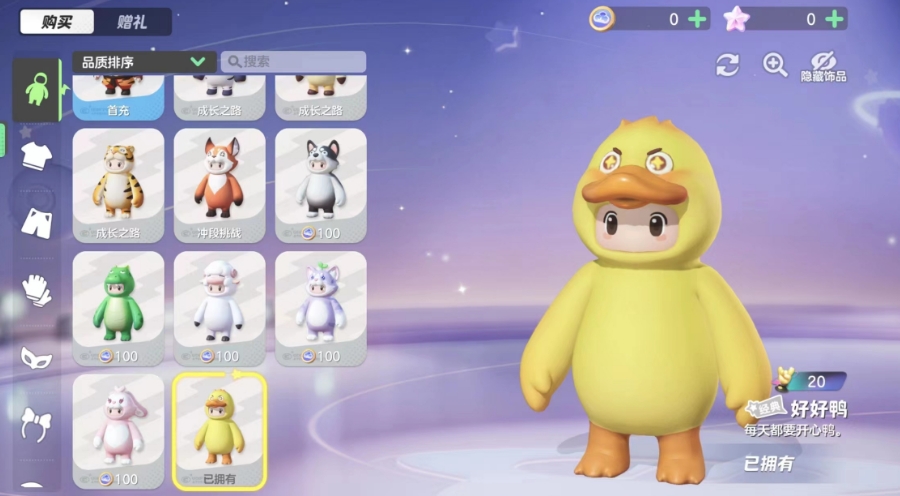Select the orange fox costume tile

[x=219, y=185]
